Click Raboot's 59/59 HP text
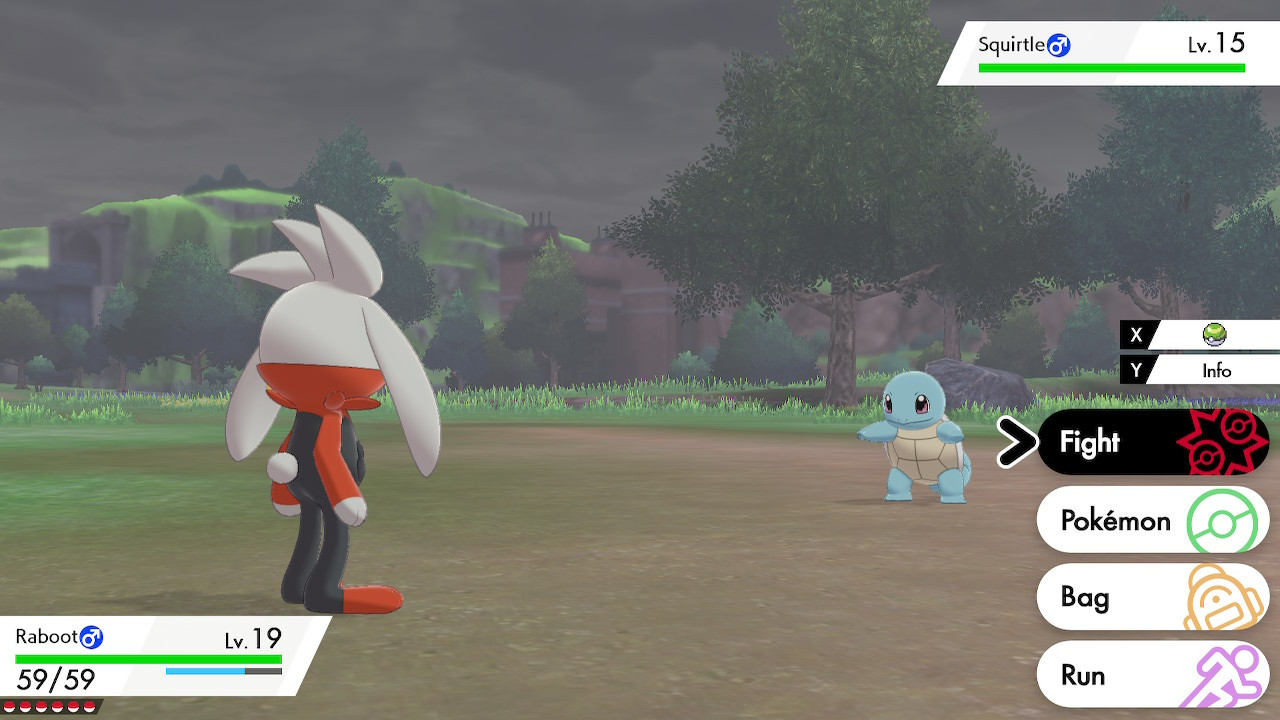 pyautogui.click(x=55, y=678)
